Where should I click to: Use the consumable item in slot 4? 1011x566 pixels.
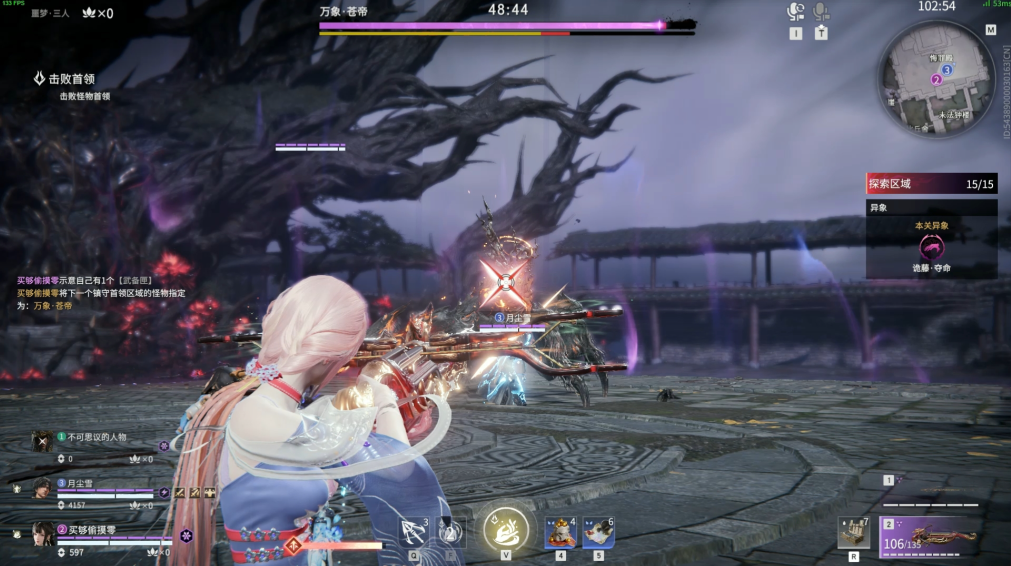tap(559, 533)
